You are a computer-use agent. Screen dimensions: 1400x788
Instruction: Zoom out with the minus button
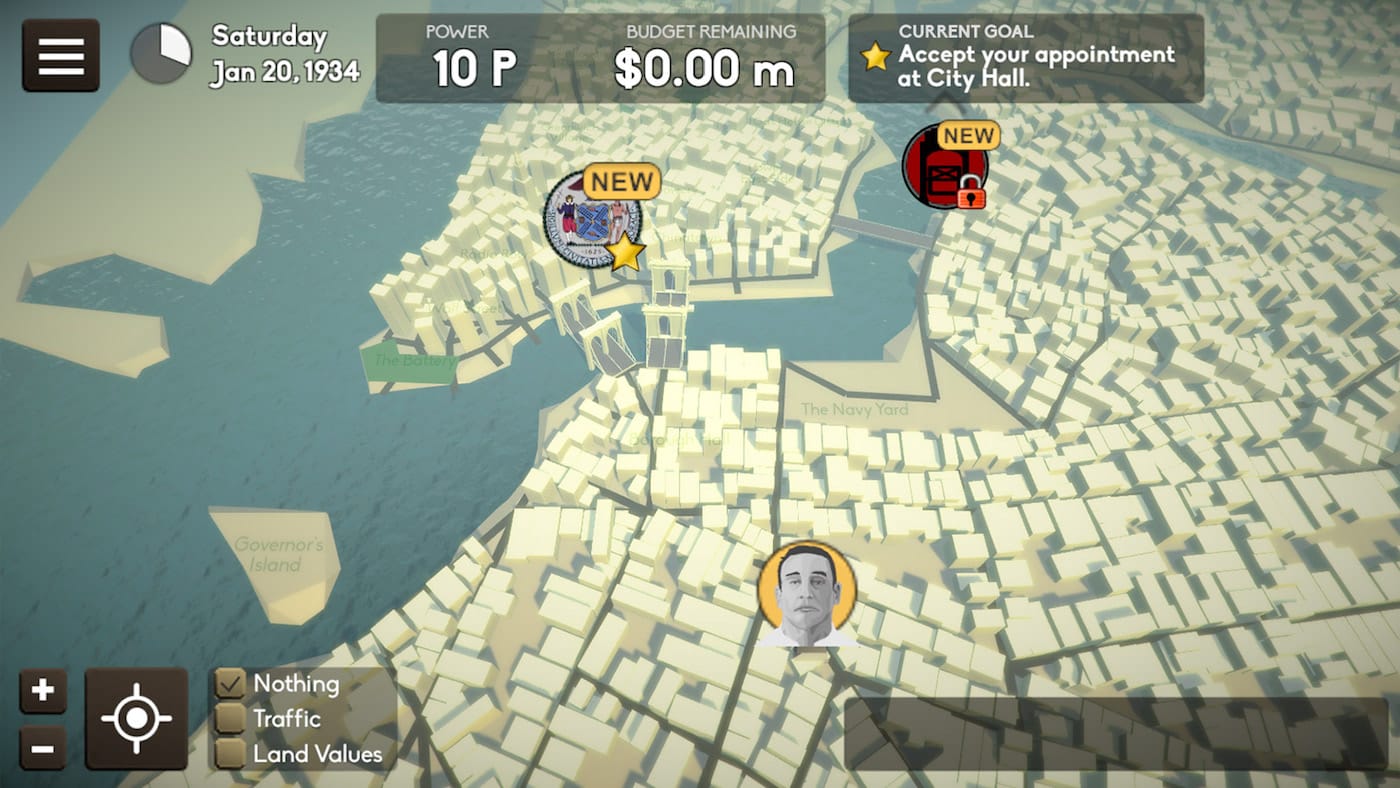point(43,748)
